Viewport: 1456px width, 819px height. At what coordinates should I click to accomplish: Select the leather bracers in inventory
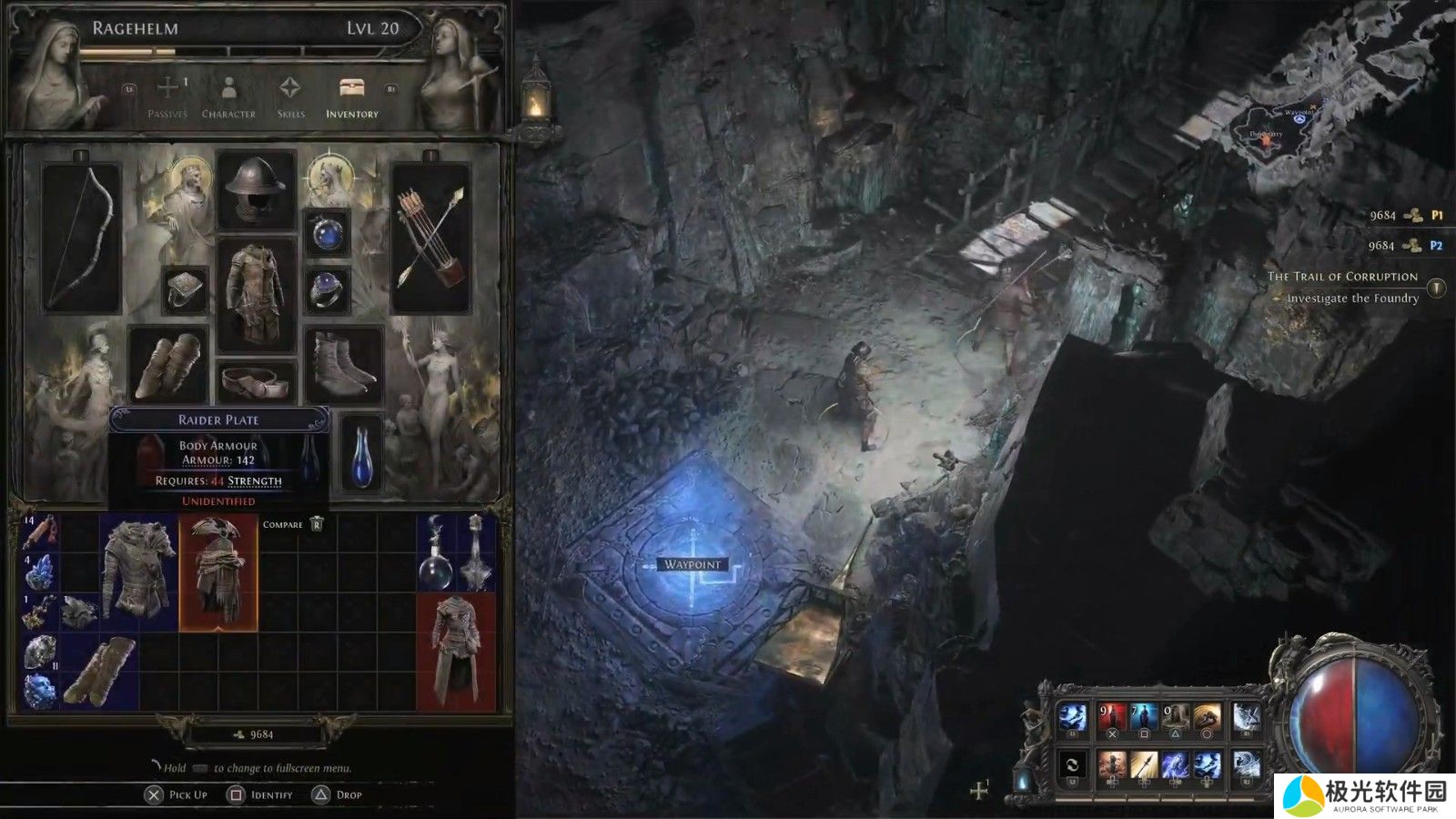coord(99,672)
